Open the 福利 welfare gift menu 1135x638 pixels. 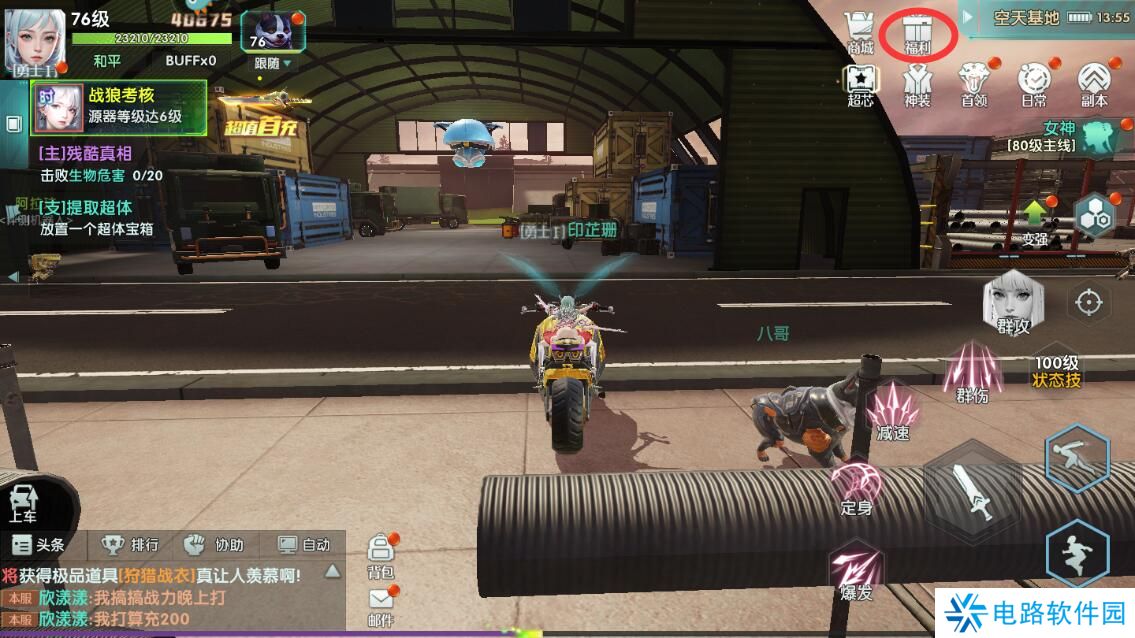point(917,33)
